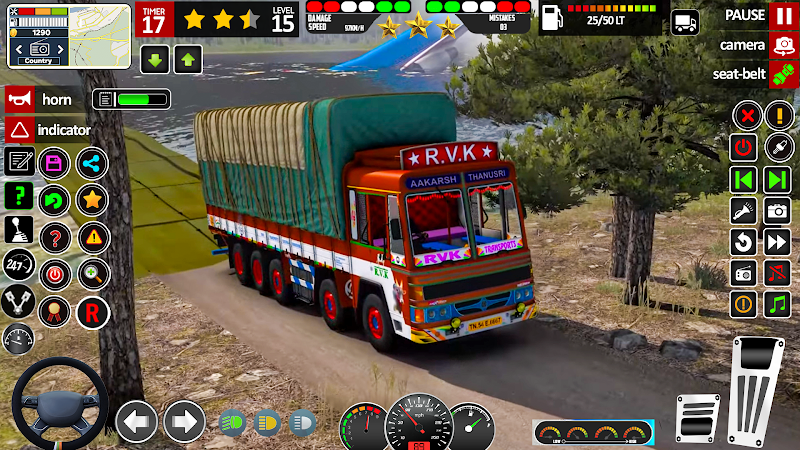Click the pink save floppy disk icon

[53, 162]
